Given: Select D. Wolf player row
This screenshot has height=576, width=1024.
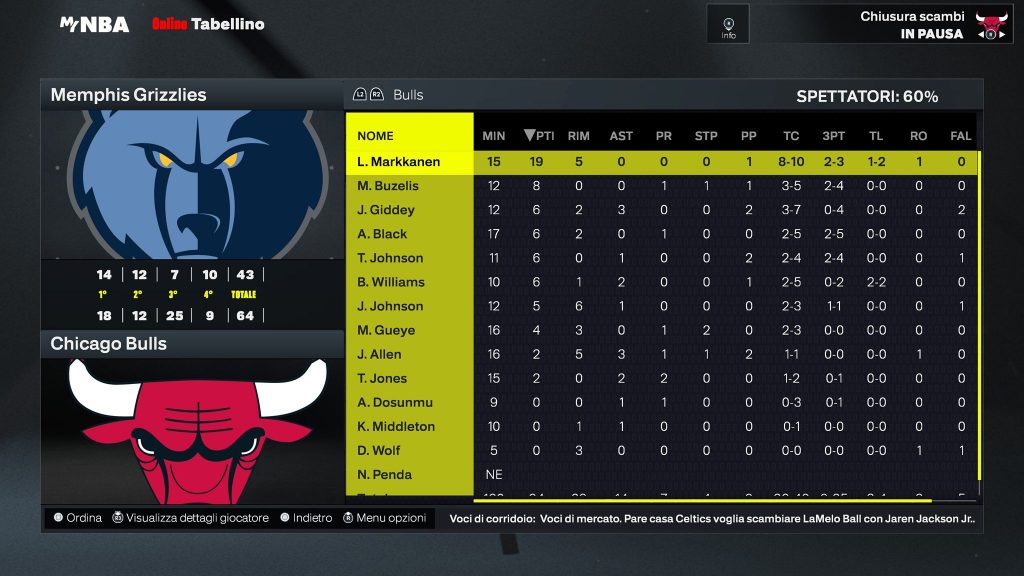Looking at the screenshot, I should click(x=378, y=450).
